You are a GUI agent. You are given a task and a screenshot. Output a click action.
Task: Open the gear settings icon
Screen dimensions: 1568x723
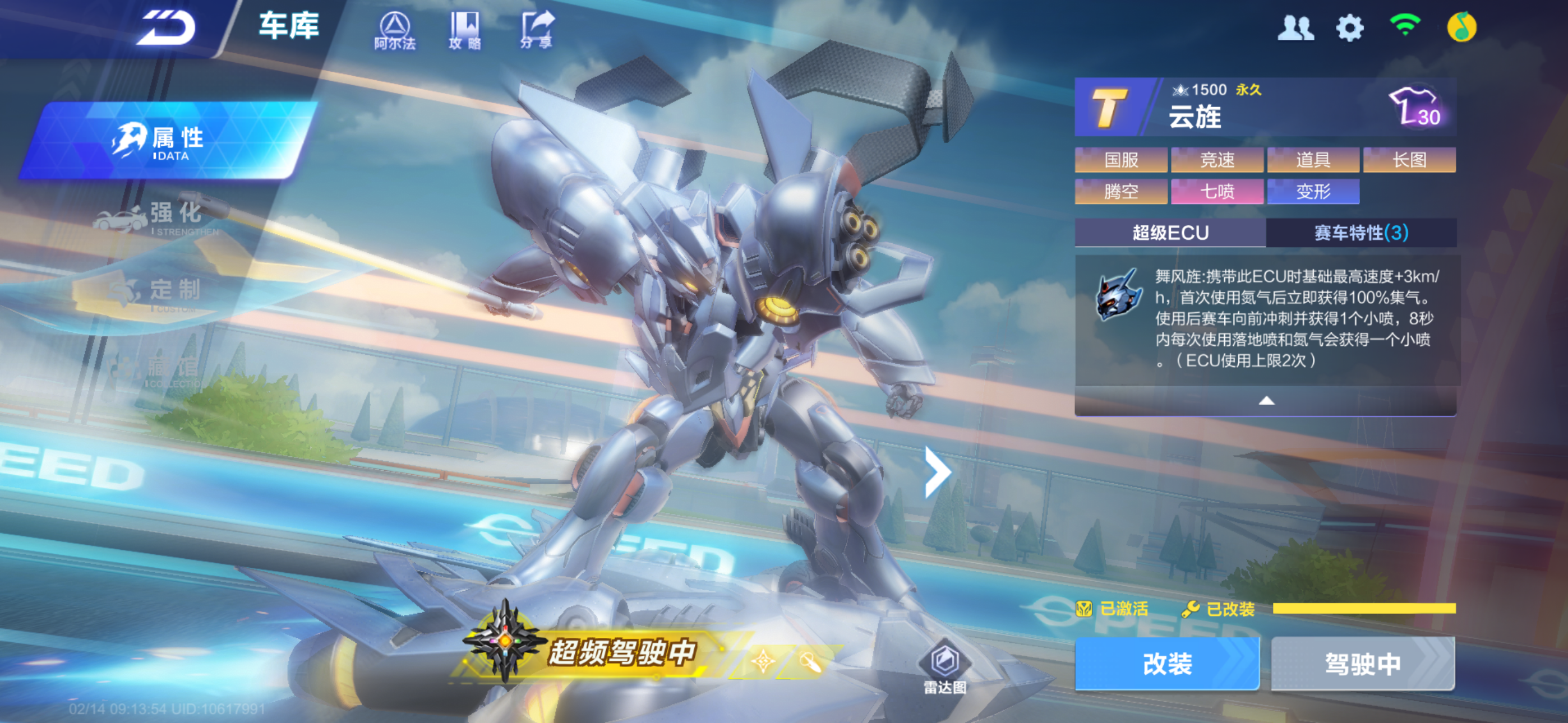click(1349, 28)
